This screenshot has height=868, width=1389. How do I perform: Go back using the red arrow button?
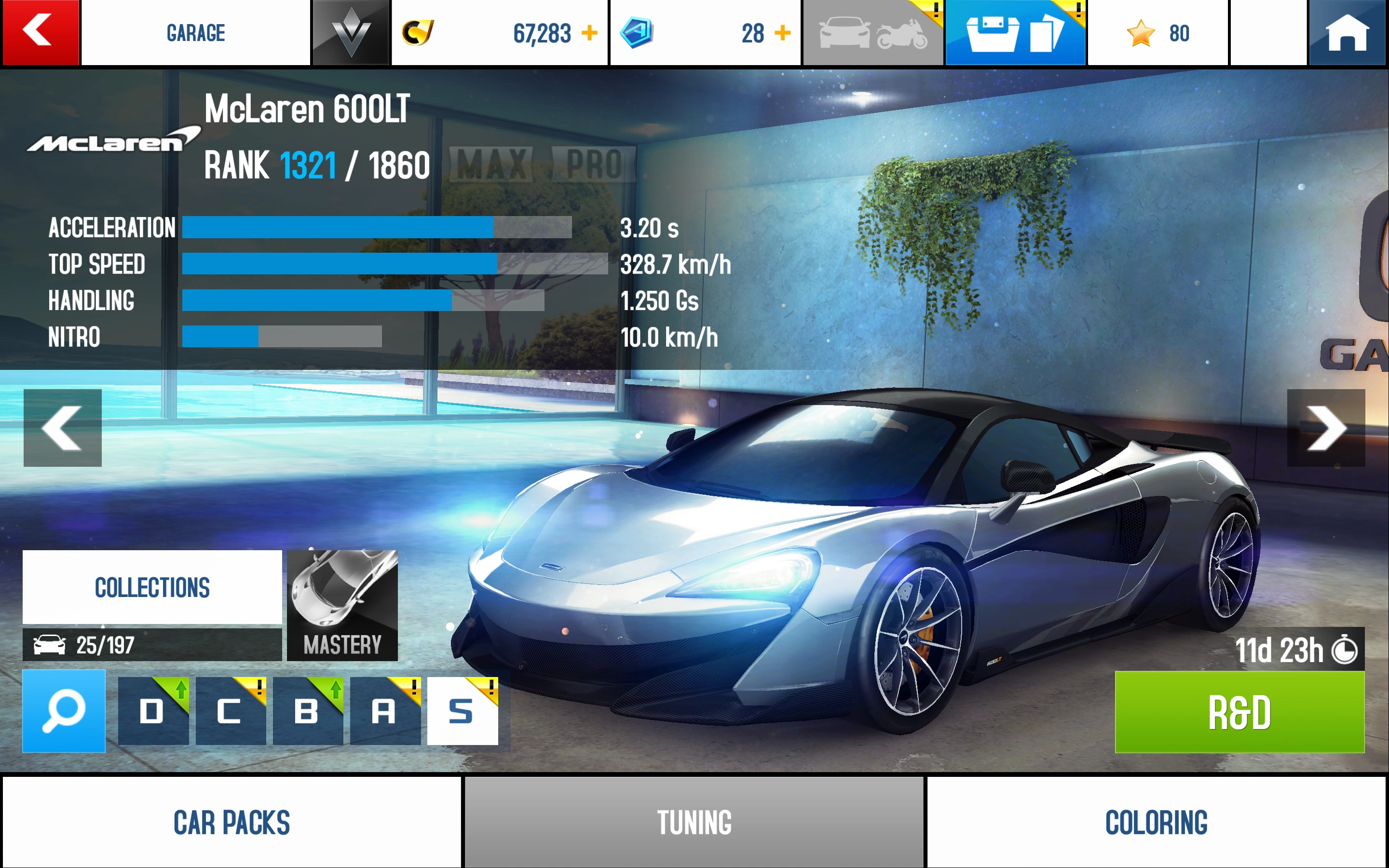[x=40, y=32]
